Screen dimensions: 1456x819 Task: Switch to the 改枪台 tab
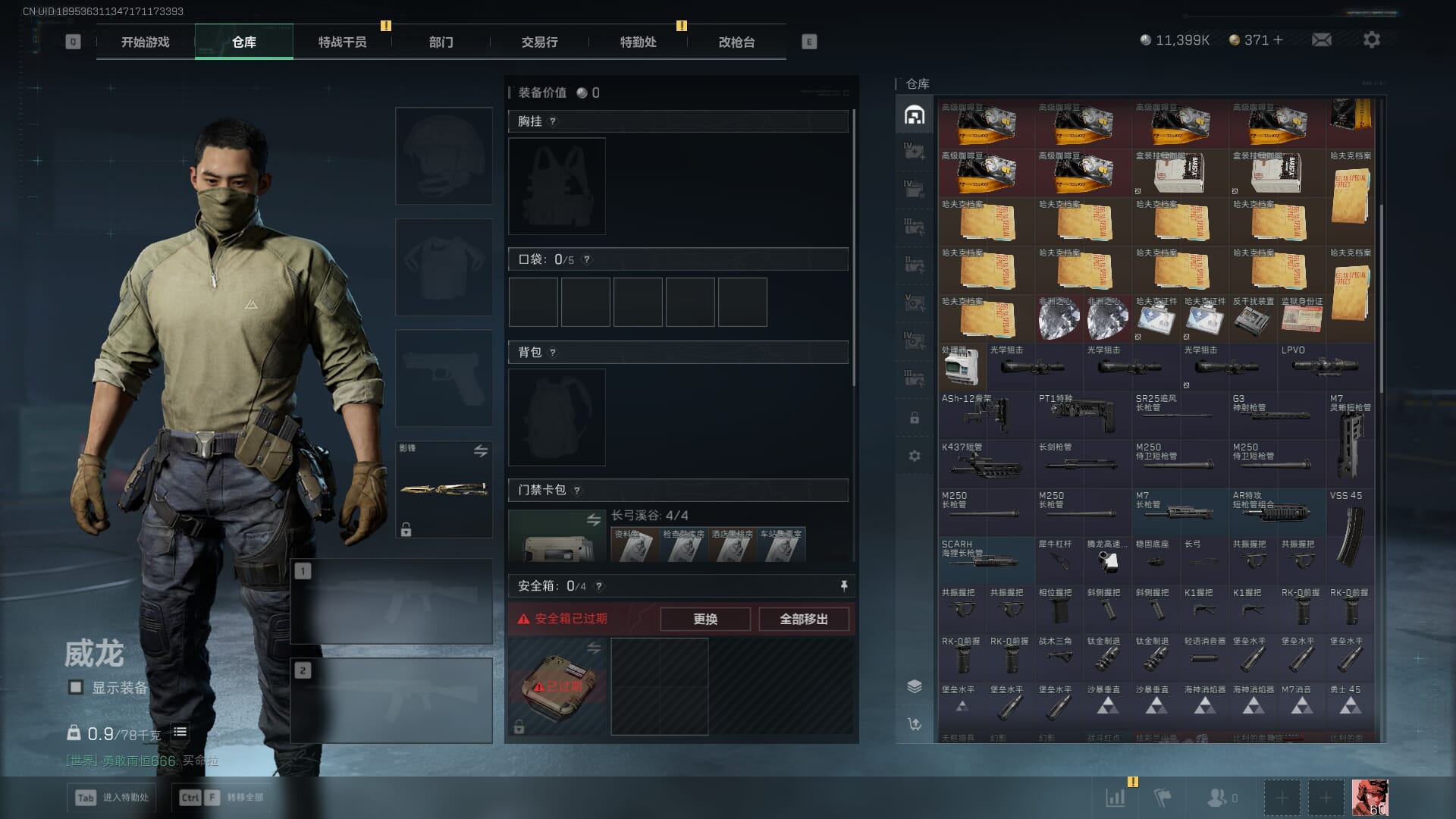[736, 42]
